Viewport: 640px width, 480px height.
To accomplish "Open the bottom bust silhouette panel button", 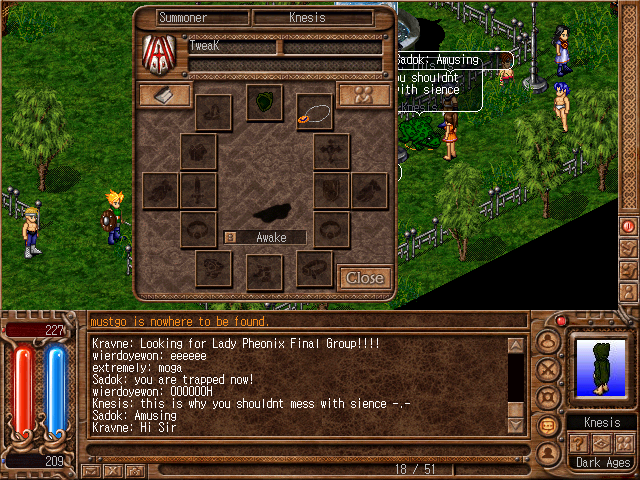I will (547, 451).
